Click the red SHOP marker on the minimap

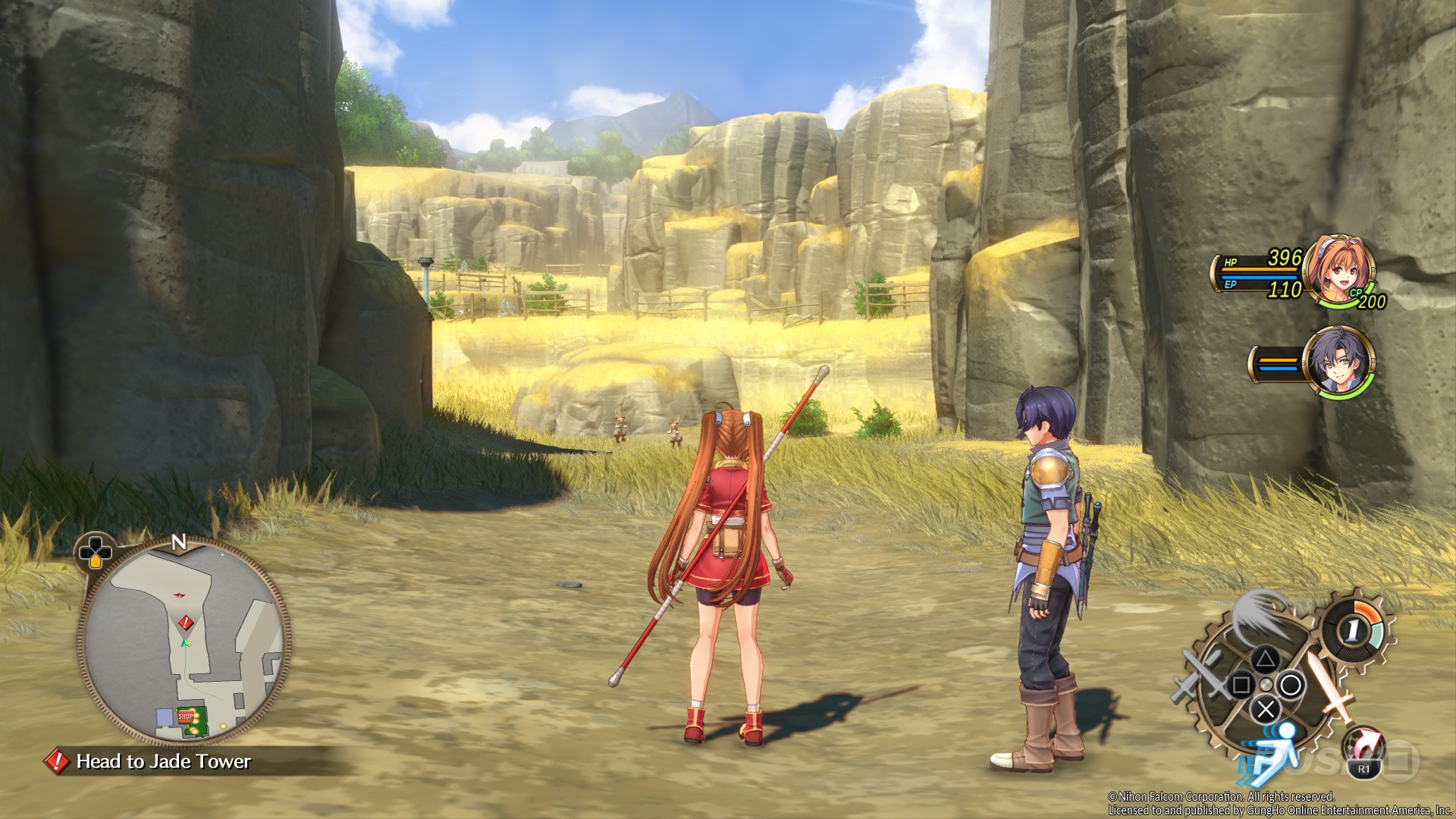(186, 715)
